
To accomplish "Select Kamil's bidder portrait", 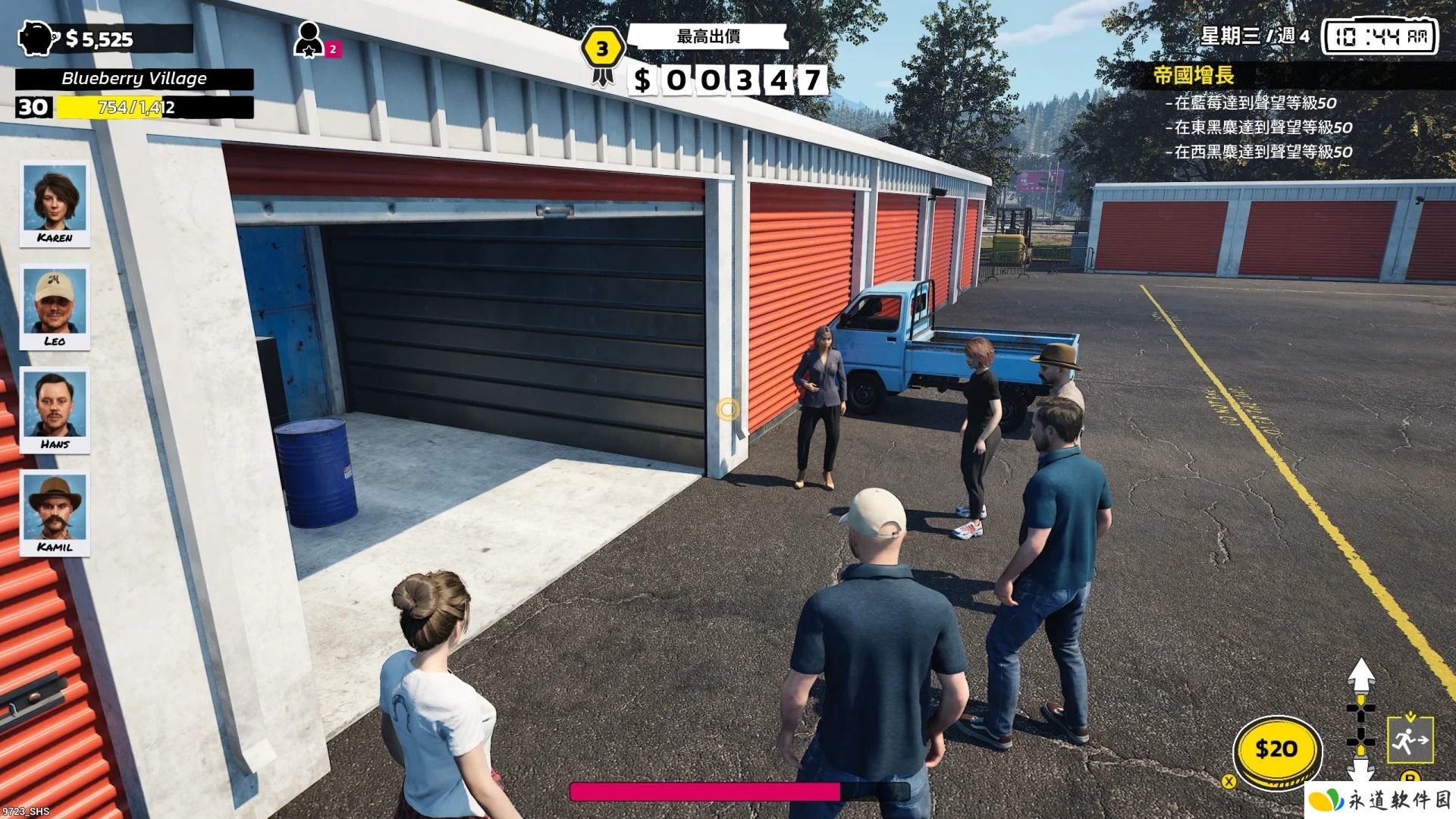I will 55,513.
